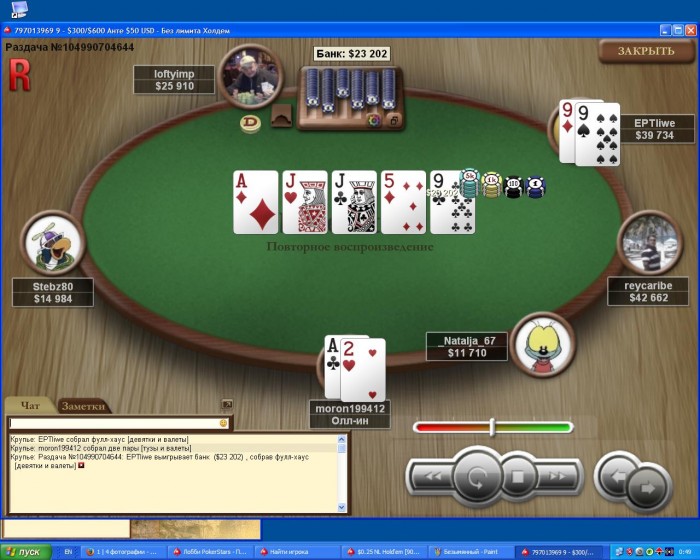700x560 pixels.
Task: Click the ЗАКРЫТЬ button to close the replay
Action: coord(645,51)
